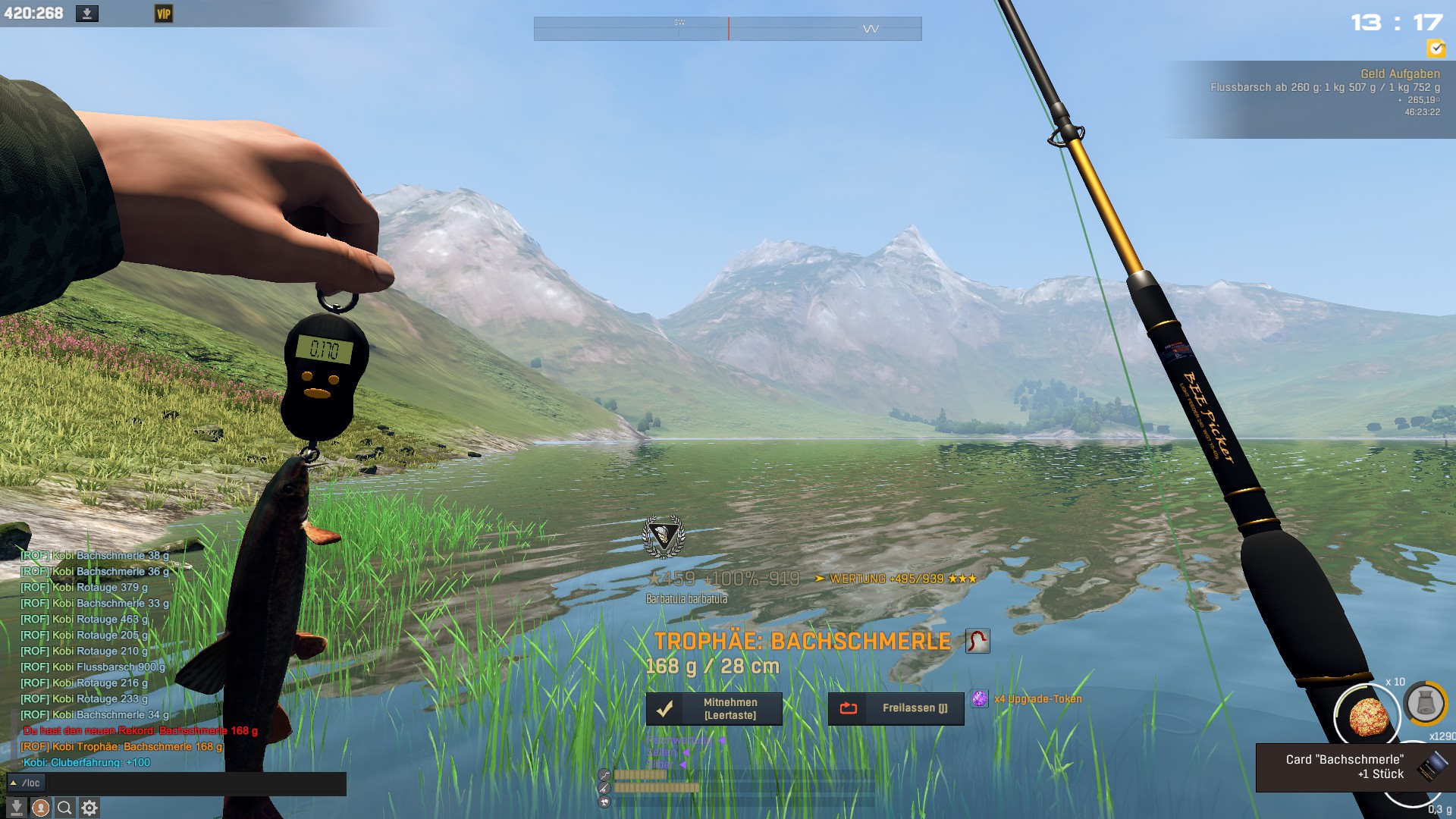
Task: Open the keepnet fish net icon
Action: [1425, 704]
